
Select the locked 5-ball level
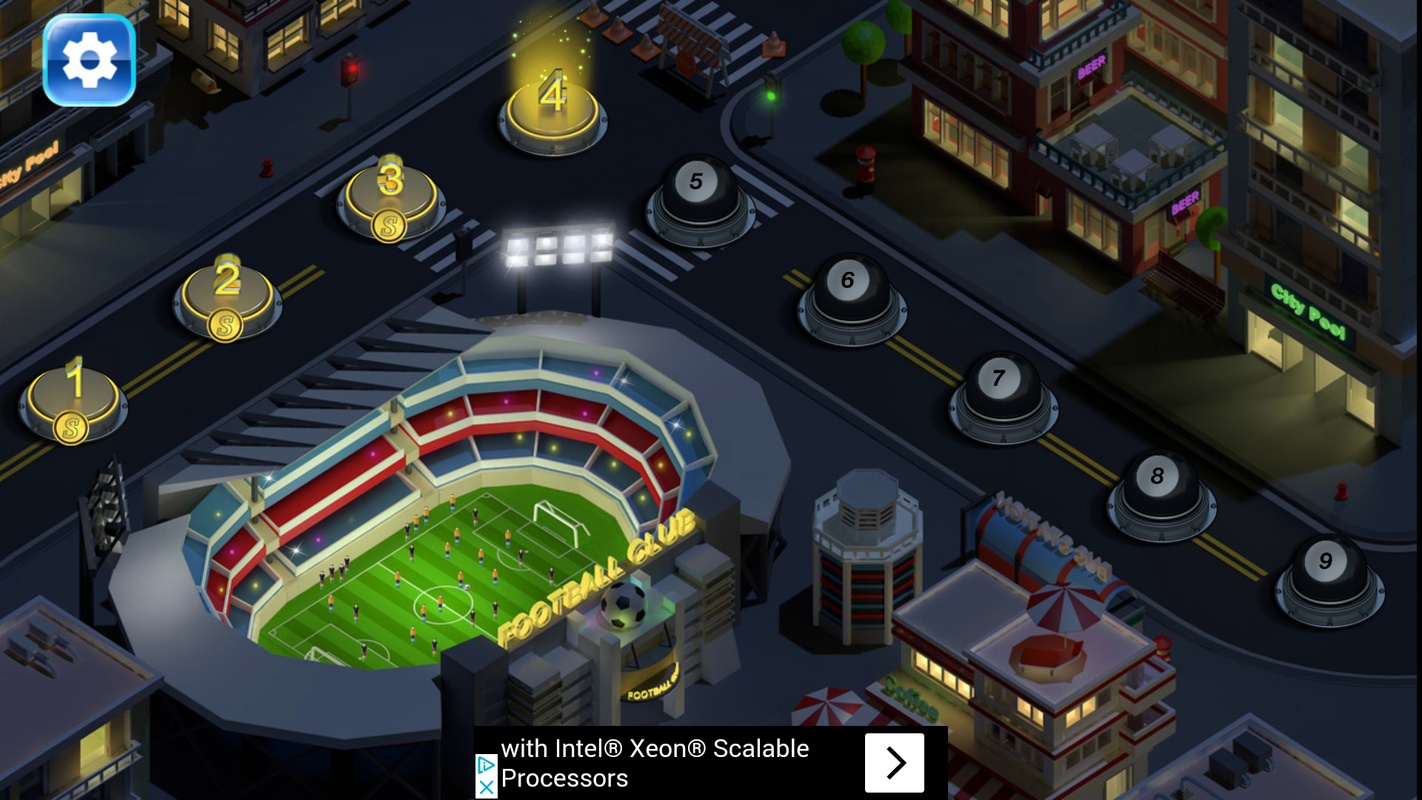(x=699, y=197)
